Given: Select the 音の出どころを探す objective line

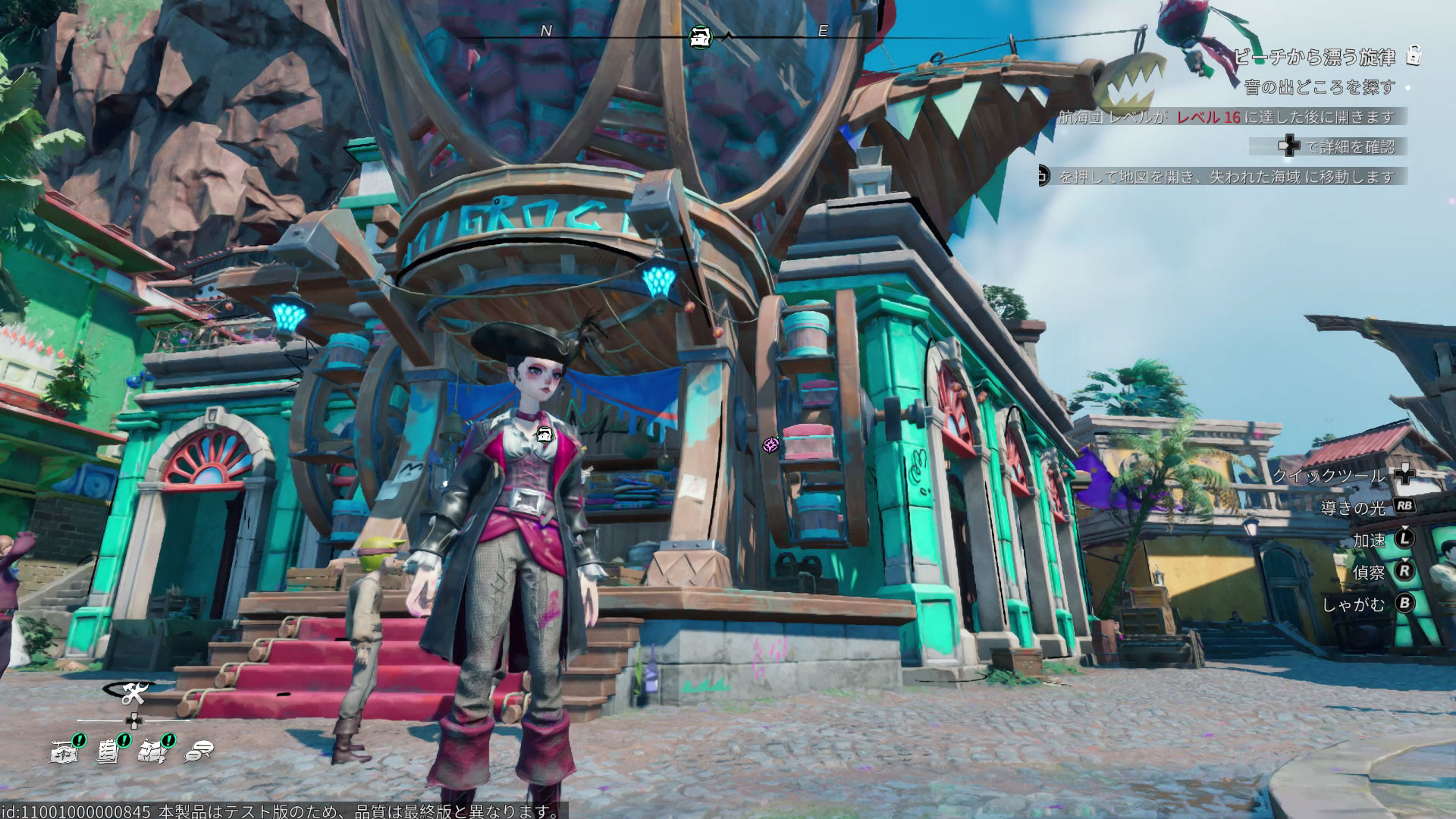Looking at the screenshot, I should click(1319, 87).
